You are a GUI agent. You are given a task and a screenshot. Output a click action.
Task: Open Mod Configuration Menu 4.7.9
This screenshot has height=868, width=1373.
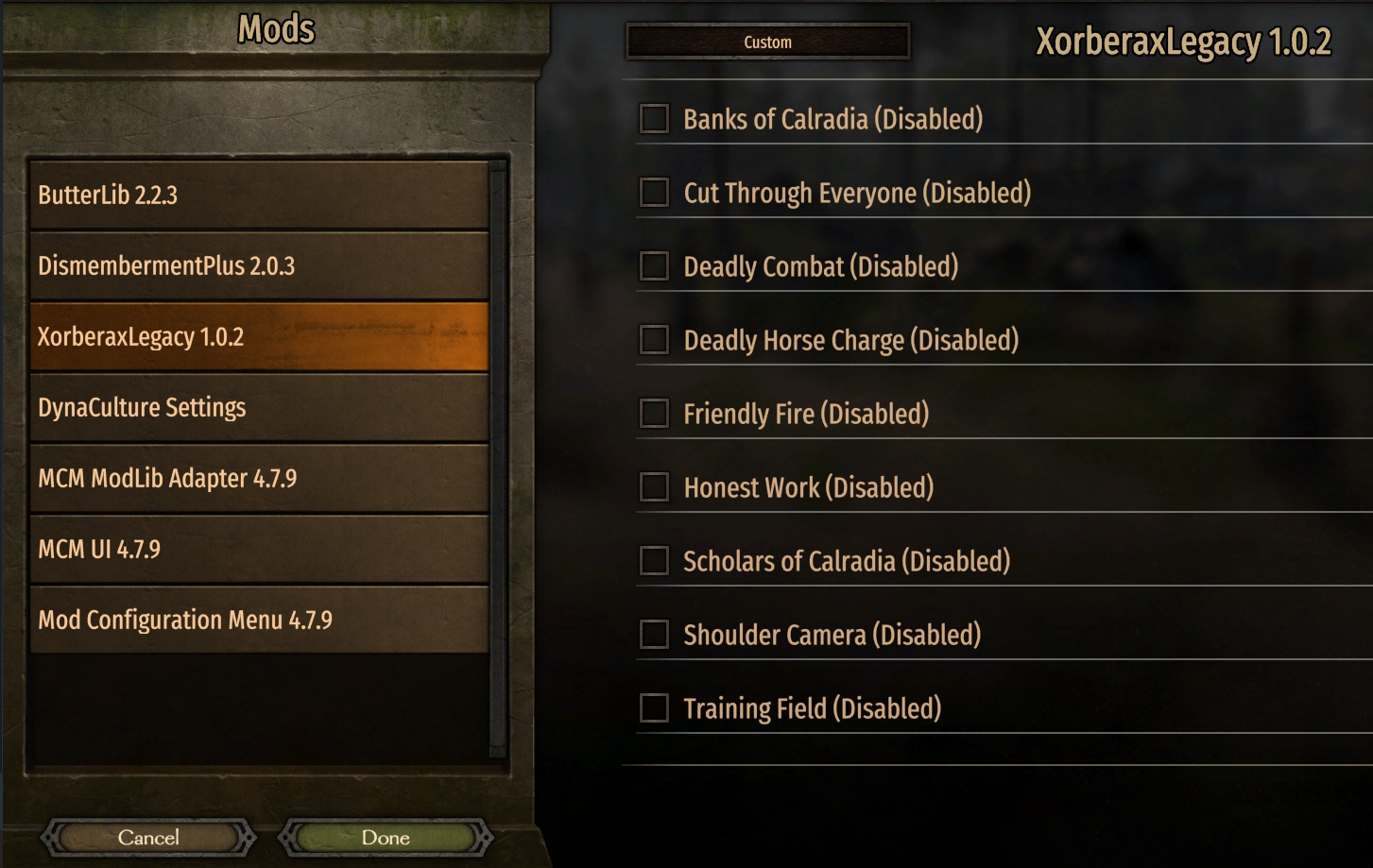(x=258, y=621)
